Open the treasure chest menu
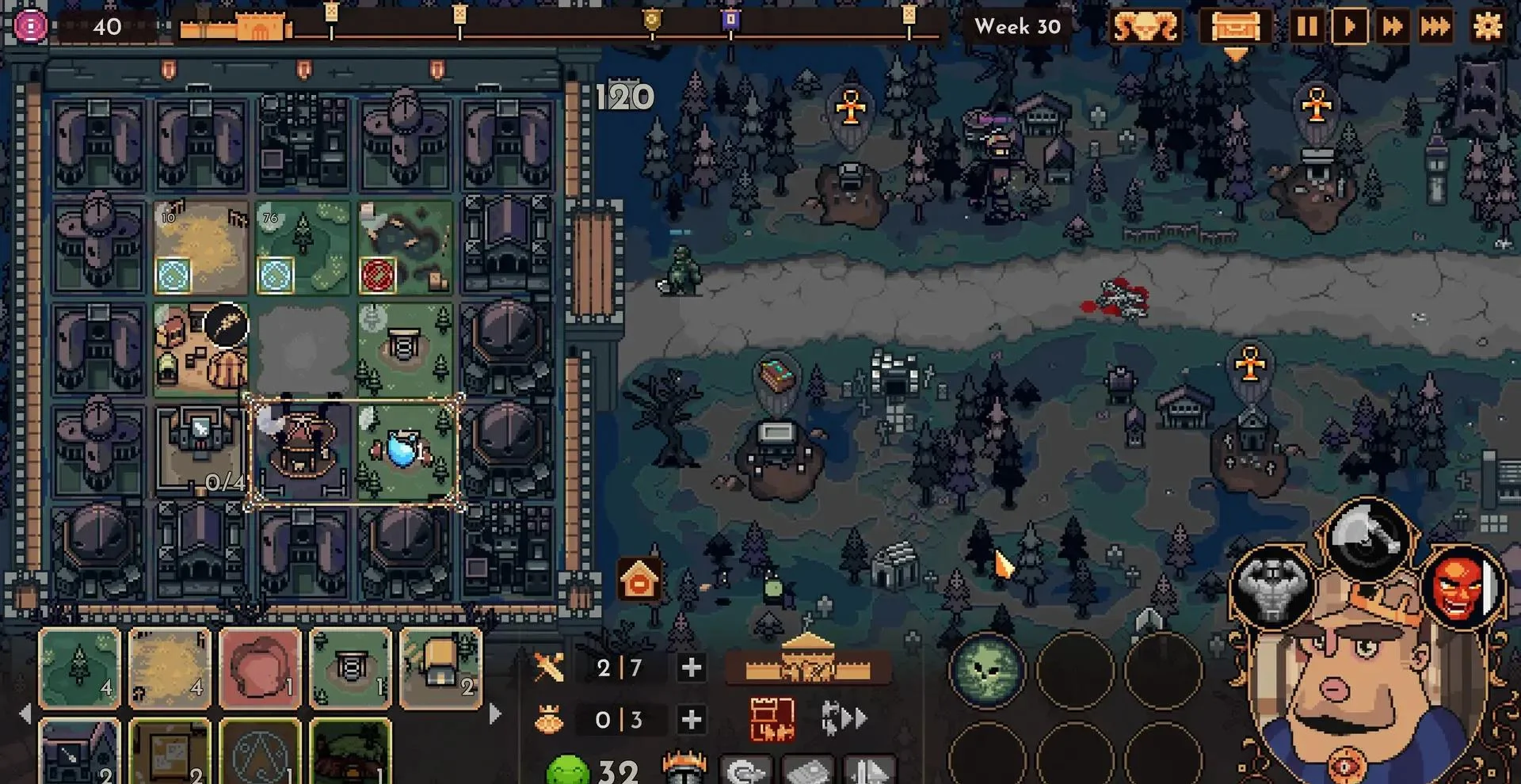Viewport: 1521px width, 784px height. pos(1235,27)
